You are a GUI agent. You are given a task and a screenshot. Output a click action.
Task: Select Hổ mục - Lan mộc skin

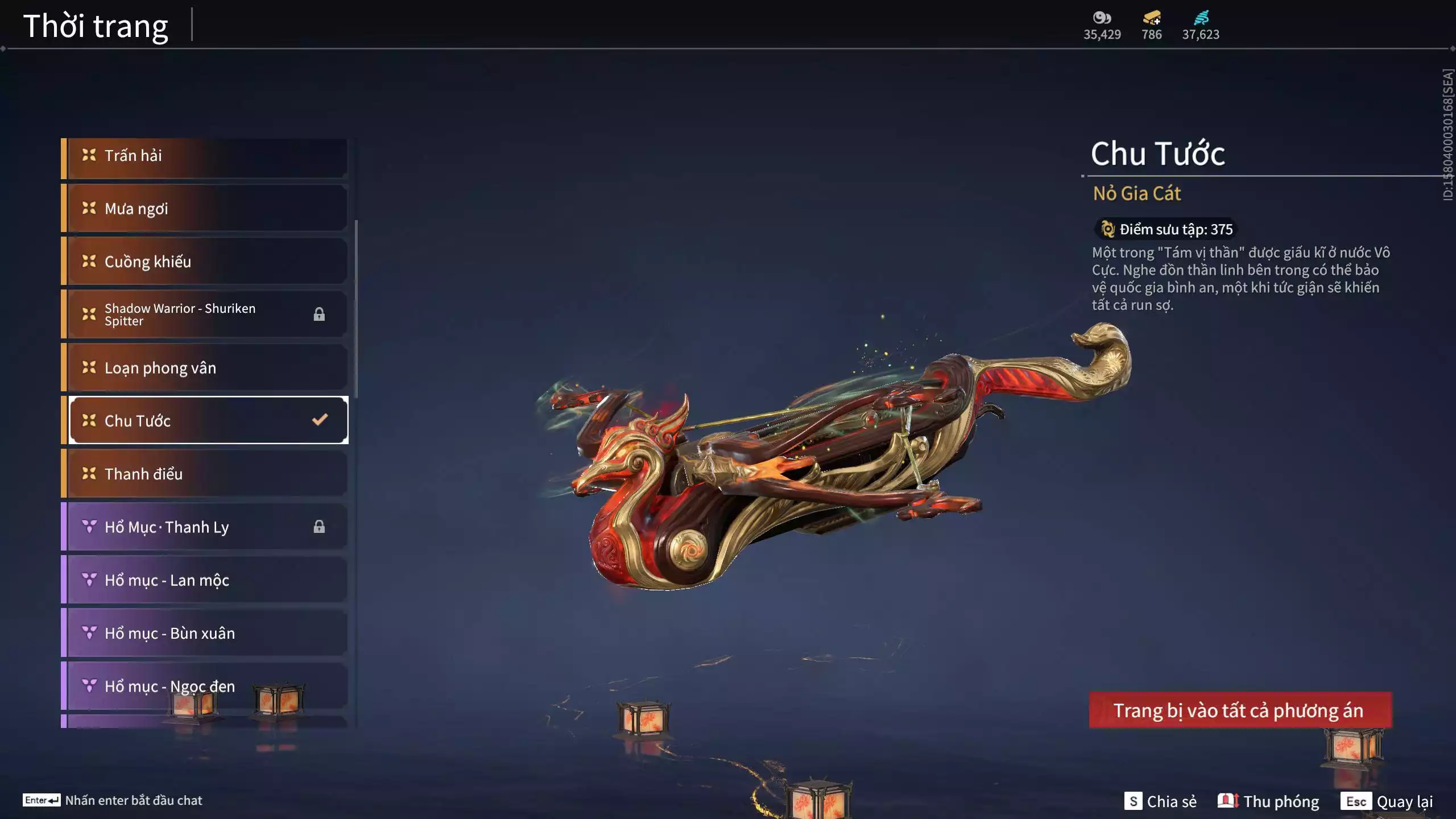205,580
